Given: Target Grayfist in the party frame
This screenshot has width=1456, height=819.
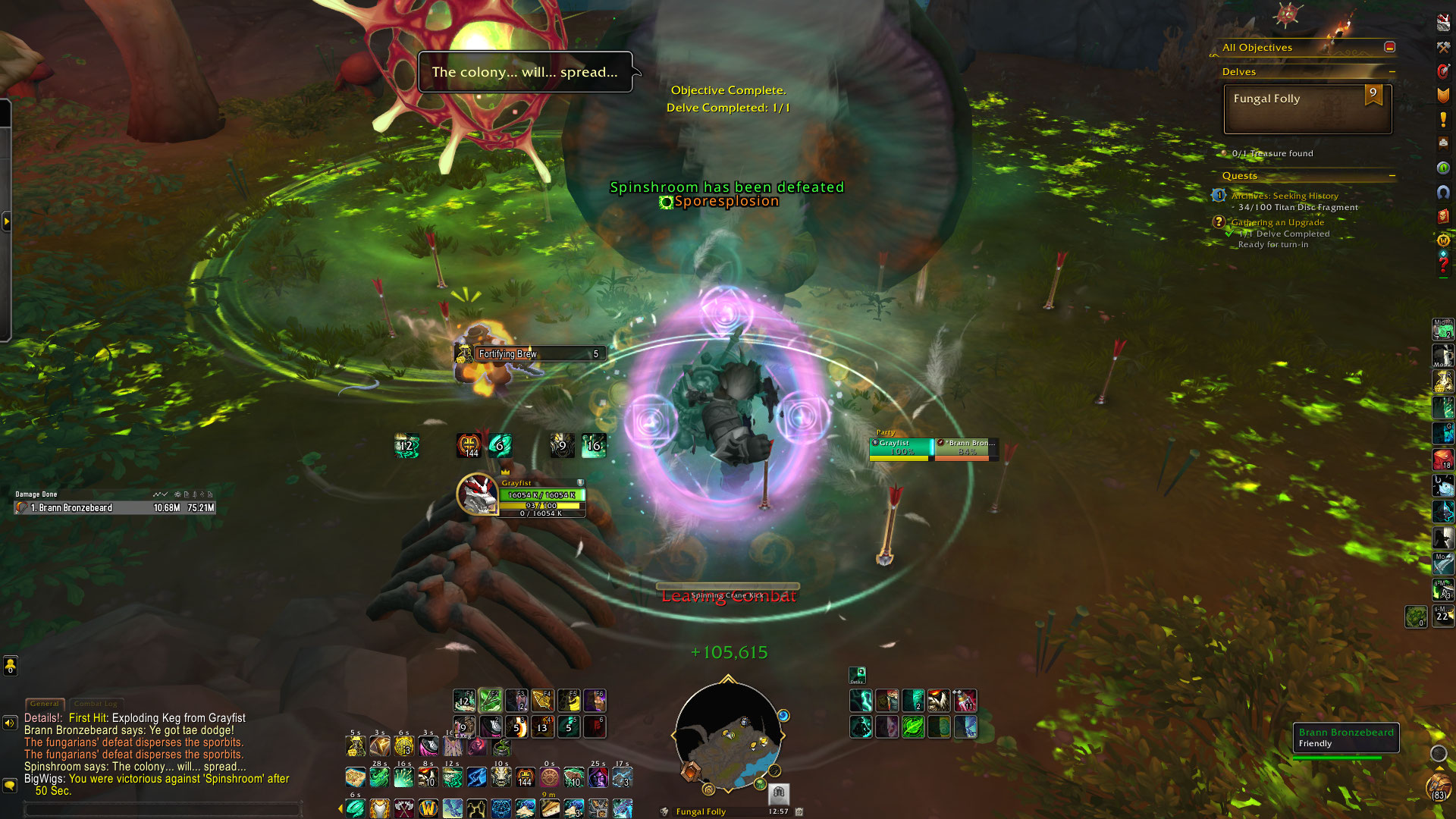Looking at the screenshot, I should (x=901, y=448).
